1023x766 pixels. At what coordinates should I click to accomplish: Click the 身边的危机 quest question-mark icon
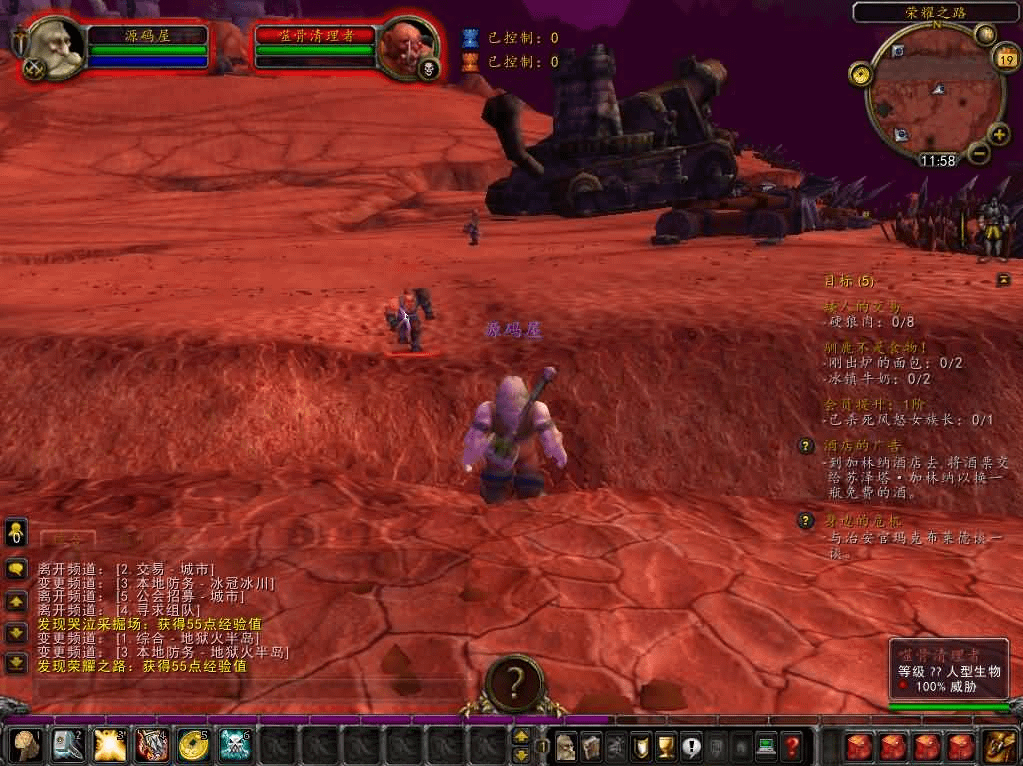click(806, 521)
